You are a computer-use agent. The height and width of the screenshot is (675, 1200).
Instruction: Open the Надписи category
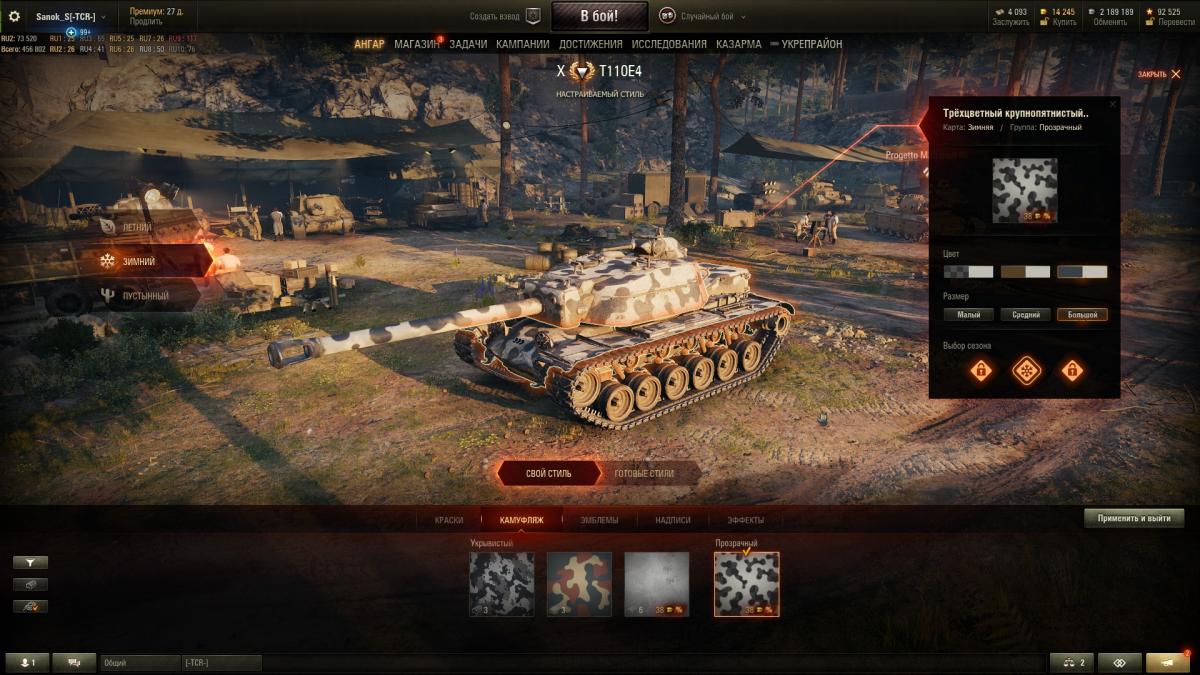(673, 520)
